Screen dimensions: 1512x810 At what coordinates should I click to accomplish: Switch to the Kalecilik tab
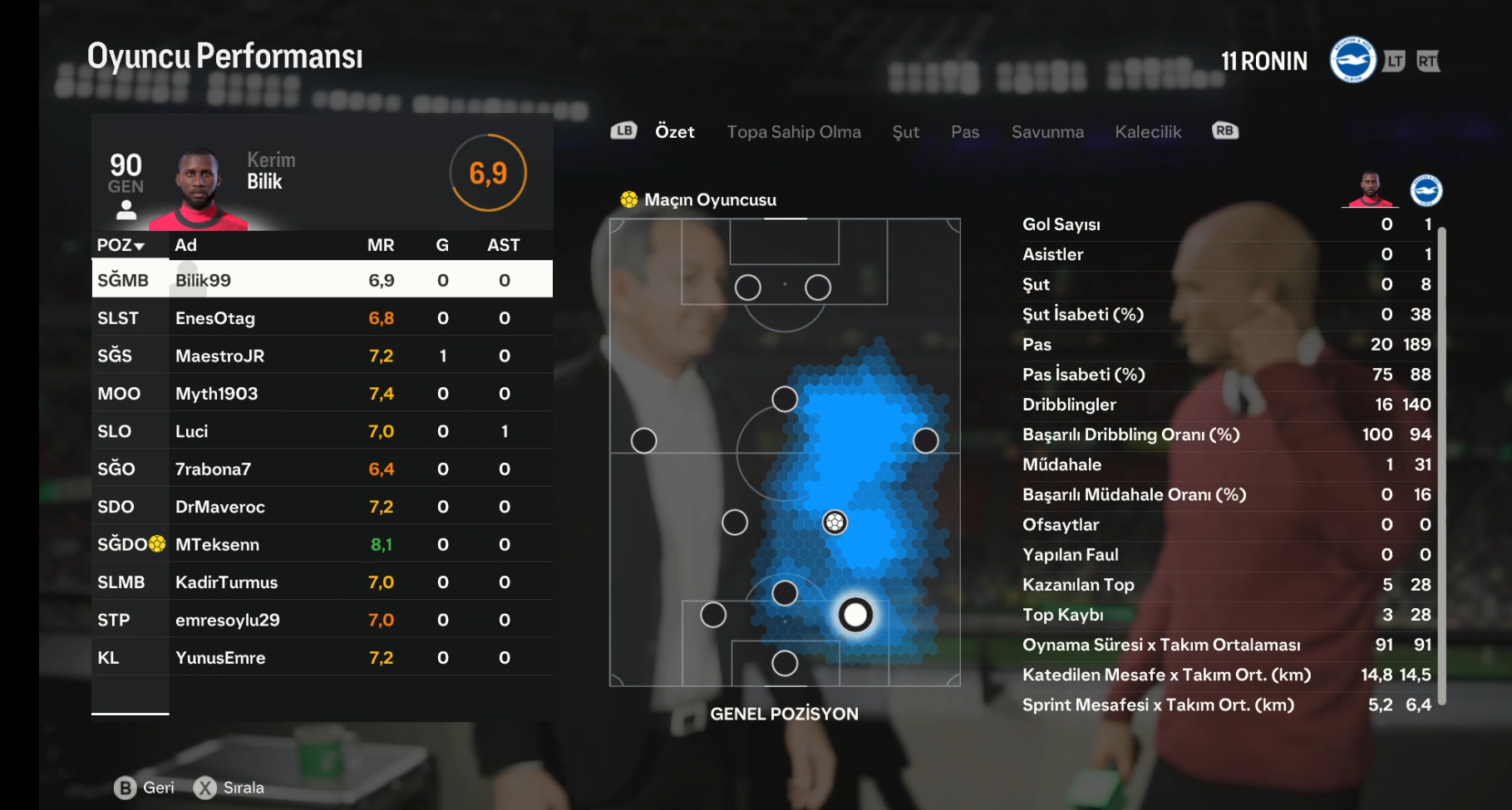pyautogui.click(x=1147, y=132)
